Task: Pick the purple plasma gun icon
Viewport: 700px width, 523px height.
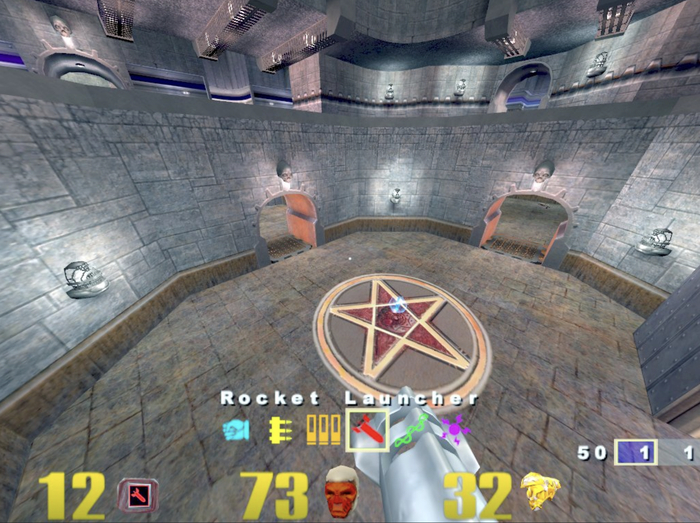Action: (453, 431)
